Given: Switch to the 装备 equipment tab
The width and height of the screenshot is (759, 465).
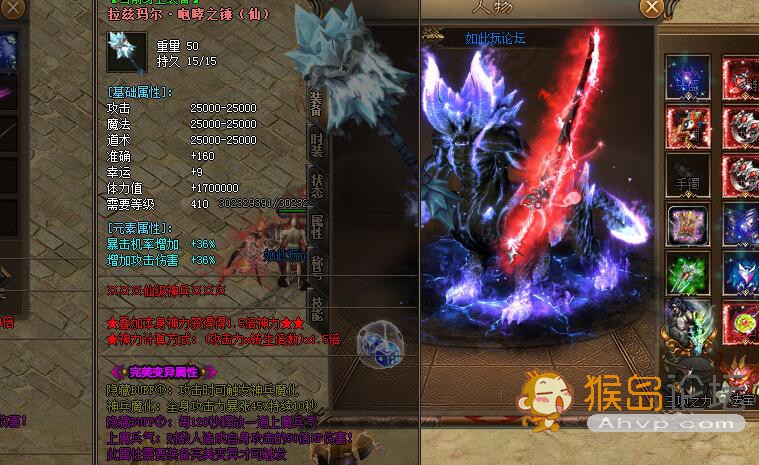Looking at the screenshot, I should pyautogui.click(x=316, y=103).
